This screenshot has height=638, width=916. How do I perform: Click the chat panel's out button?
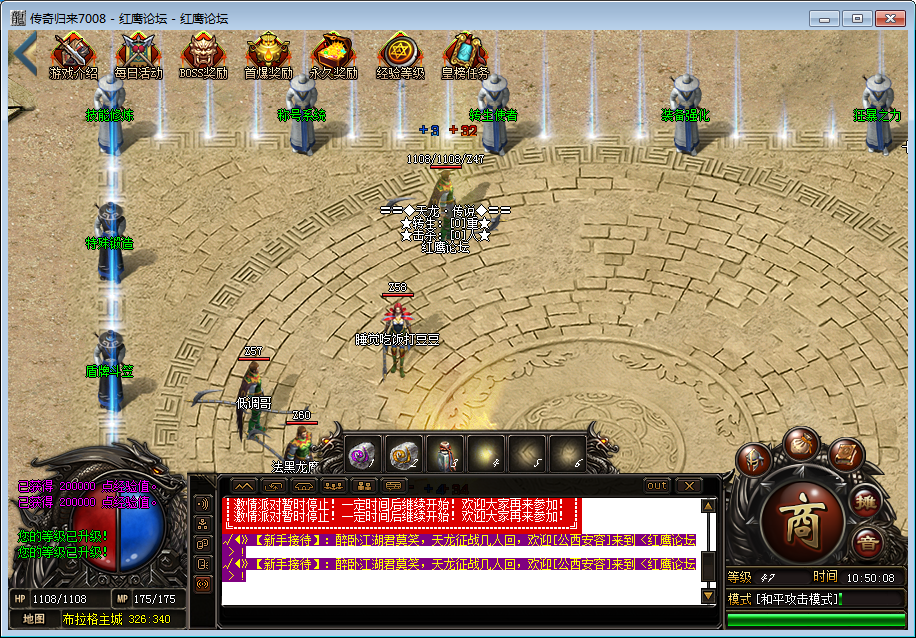[657, 486]
